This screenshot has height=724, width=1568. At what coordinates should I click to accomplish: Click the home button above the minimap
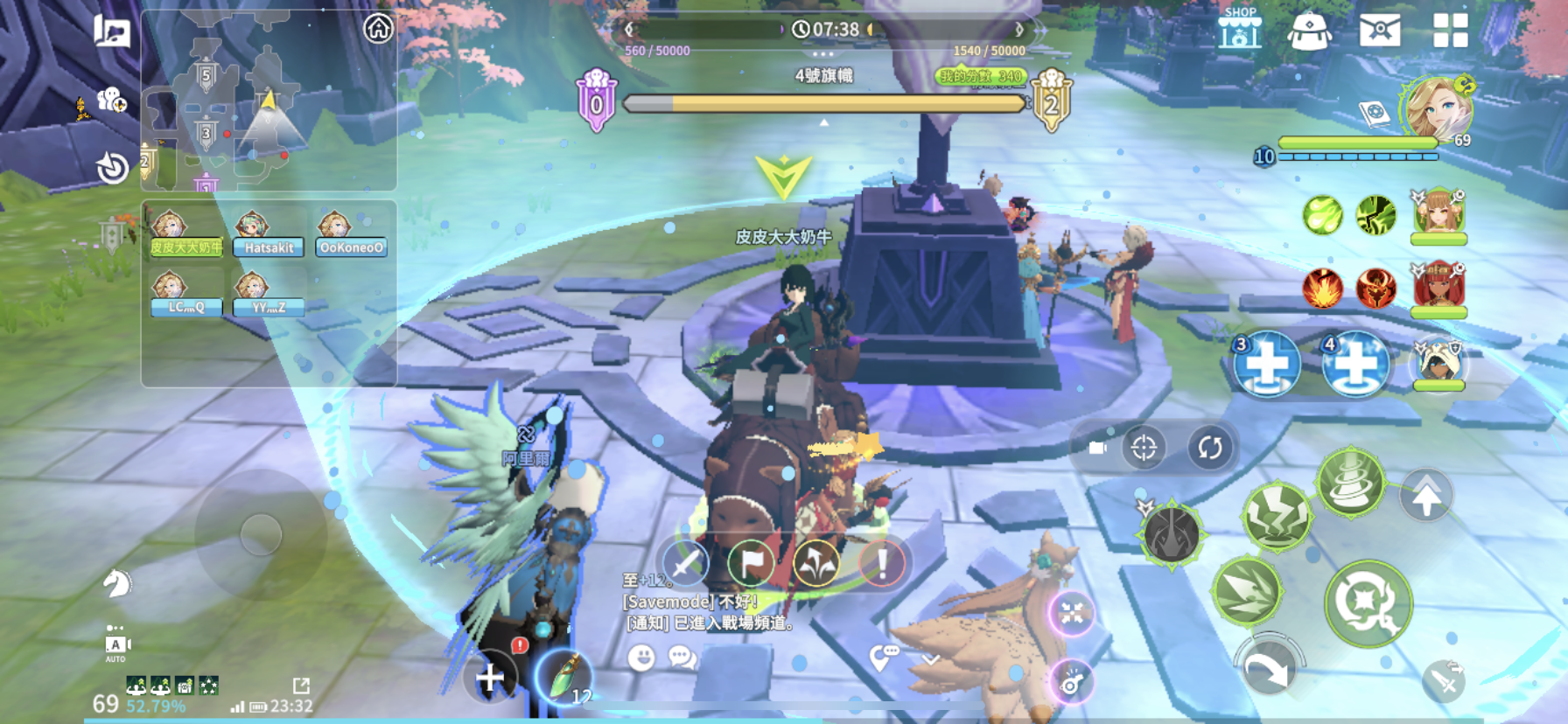[378, 29]
